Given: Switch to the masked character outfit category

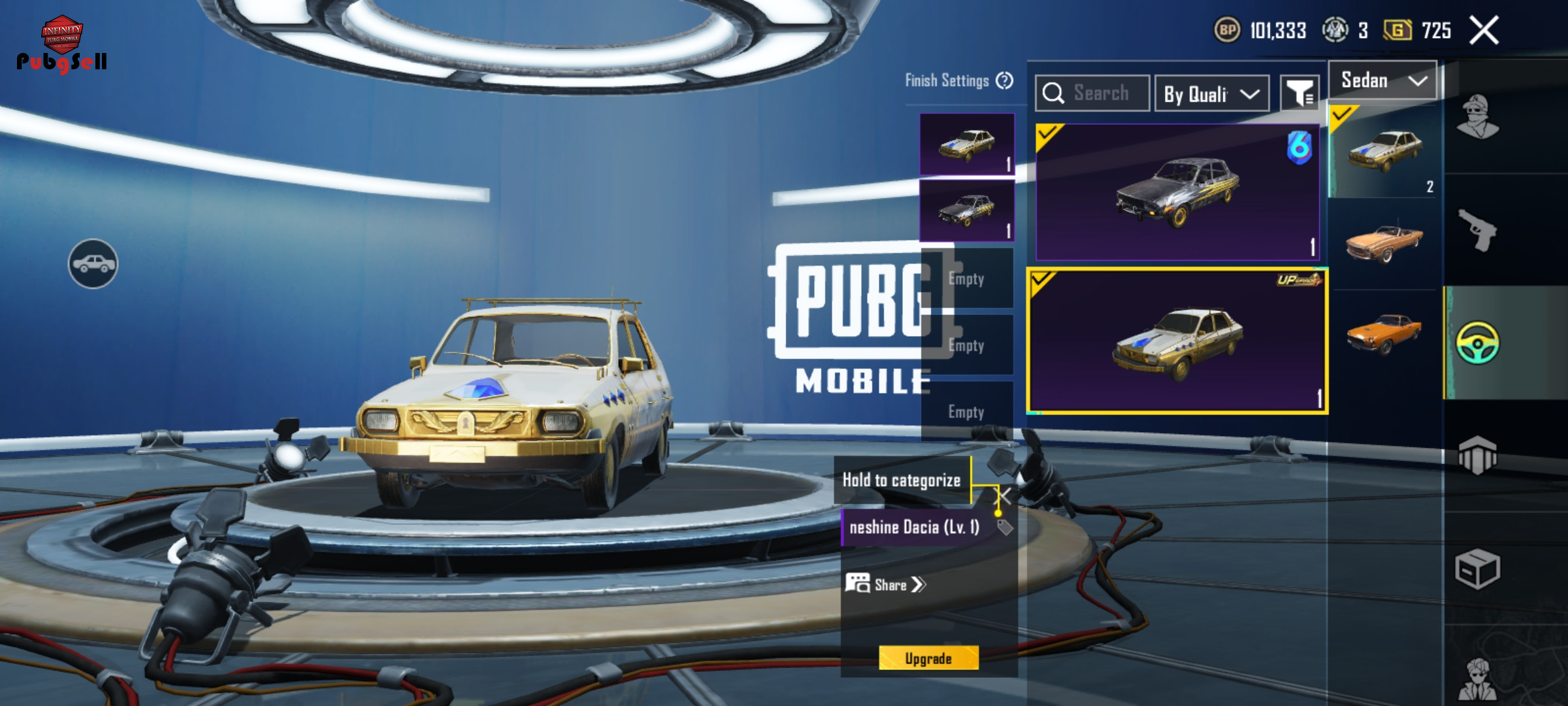Looking at the screenshot, I should 1477,118.
